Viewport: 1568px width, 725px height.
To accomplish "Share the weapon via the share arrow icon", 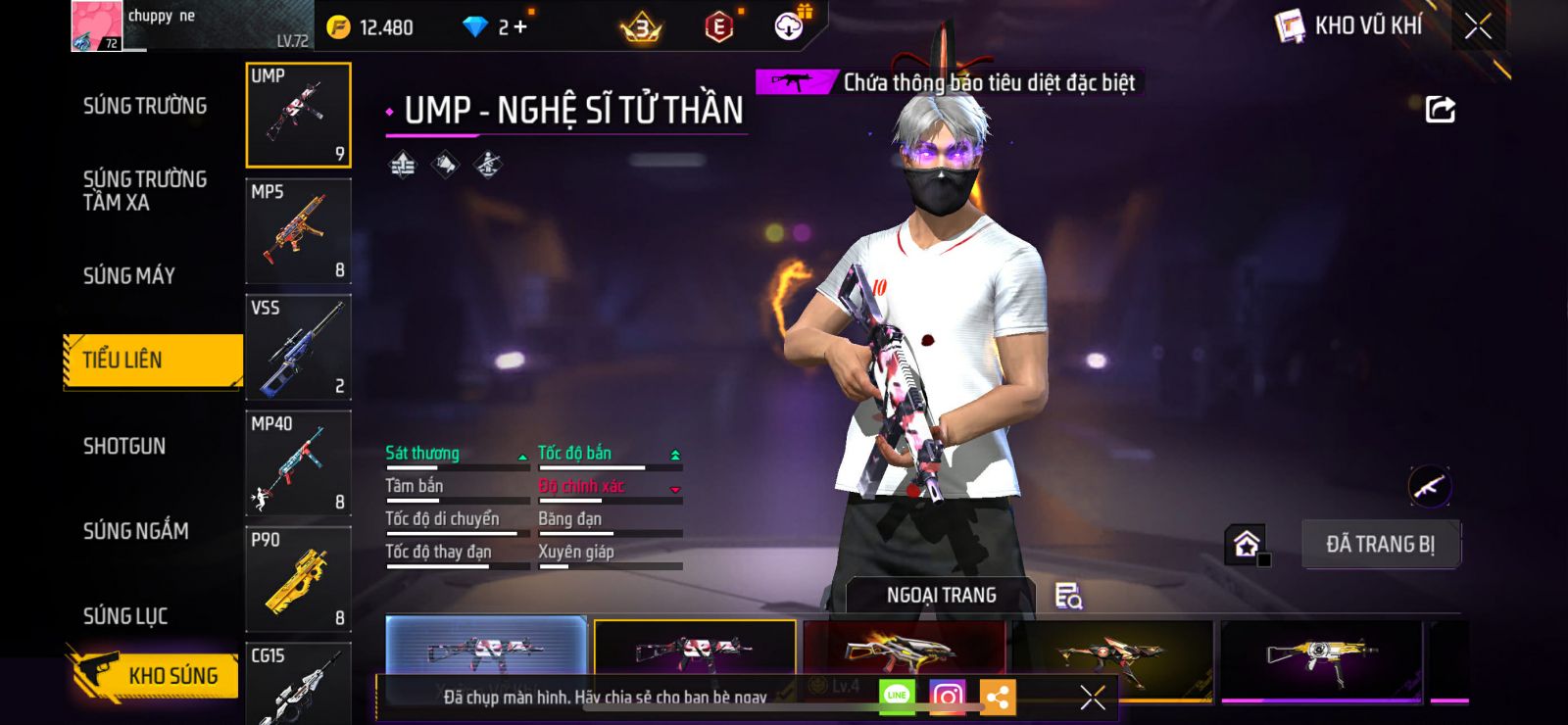I will pos(1440,109).
